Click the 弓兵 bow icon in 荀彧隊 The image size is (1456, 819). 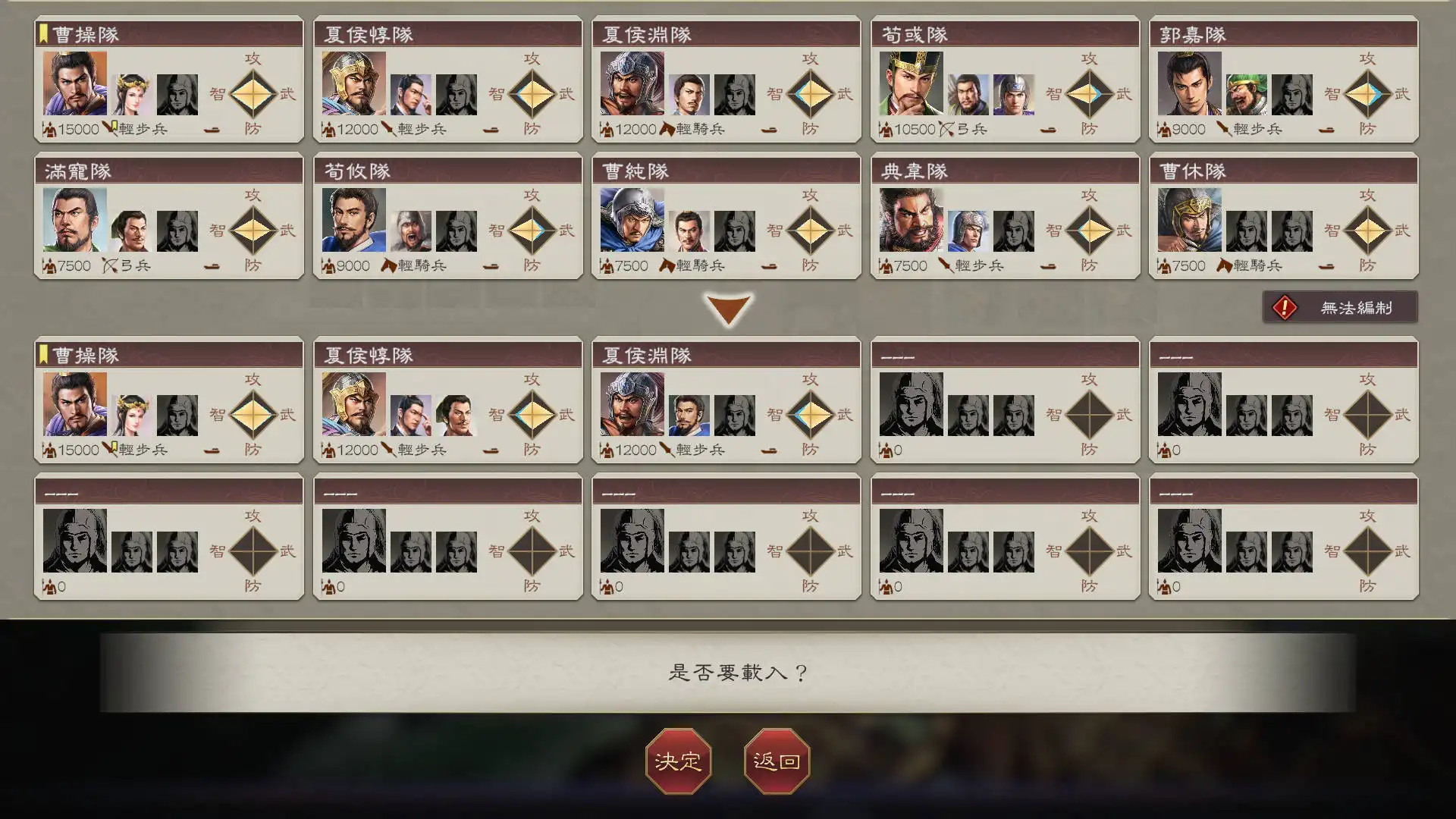tap(946, 129)
